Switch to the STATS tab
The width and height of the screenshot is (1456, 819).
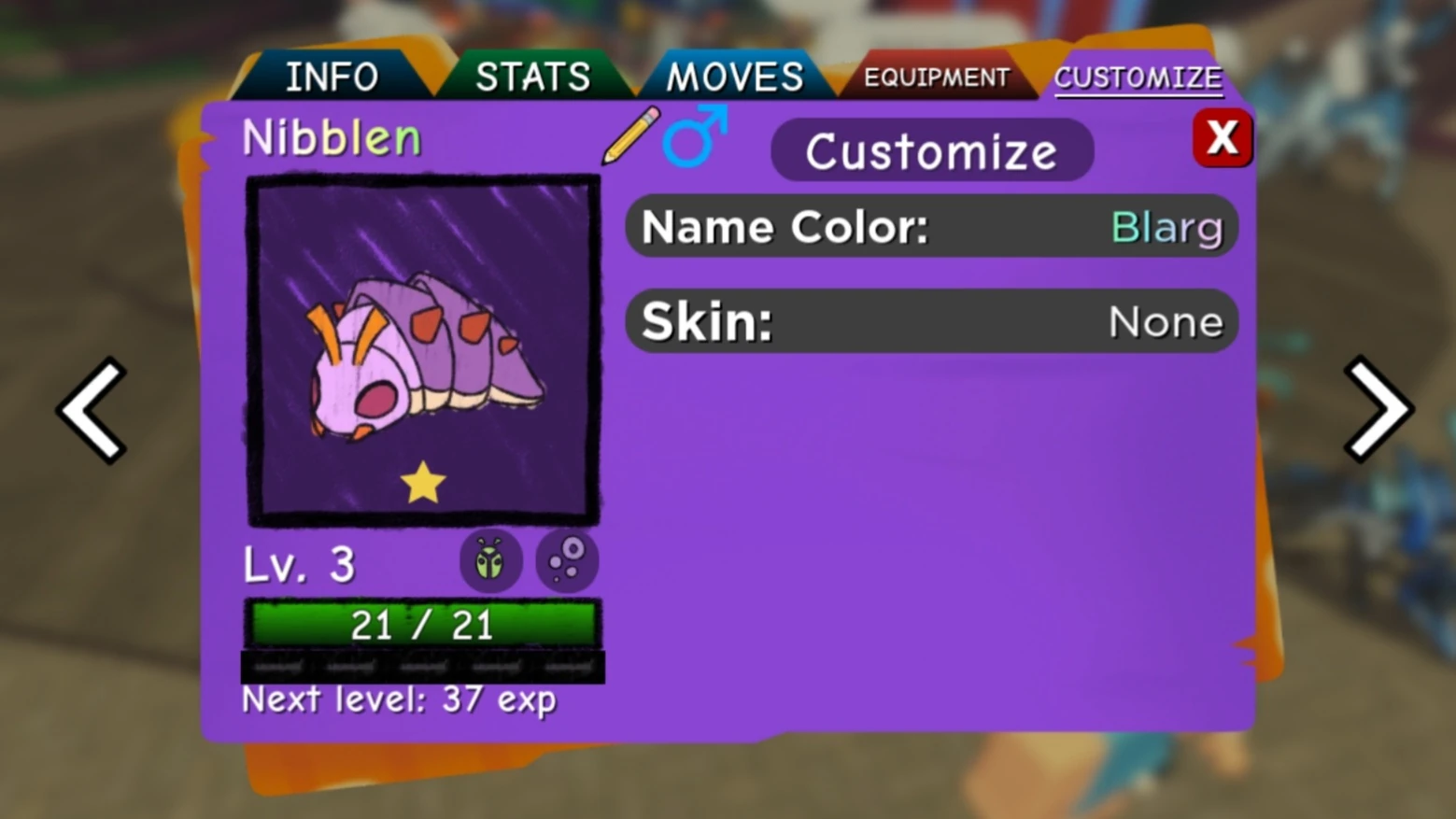534,77
